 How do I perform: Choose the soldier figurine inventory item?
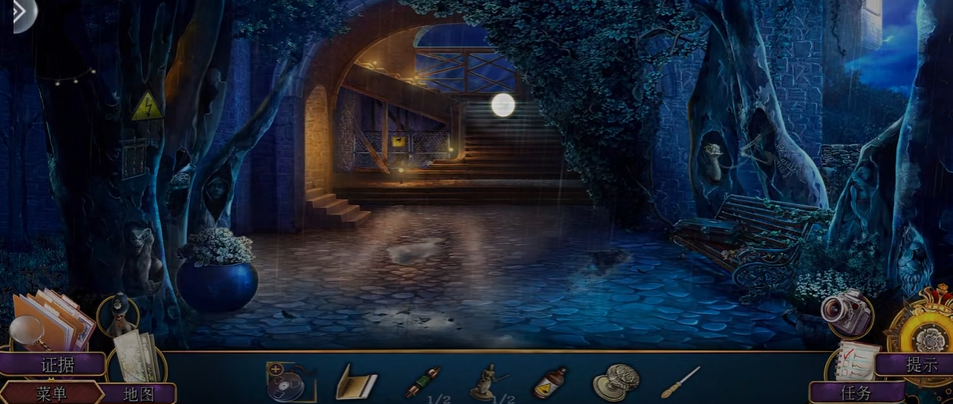click(x=489, y=381)
